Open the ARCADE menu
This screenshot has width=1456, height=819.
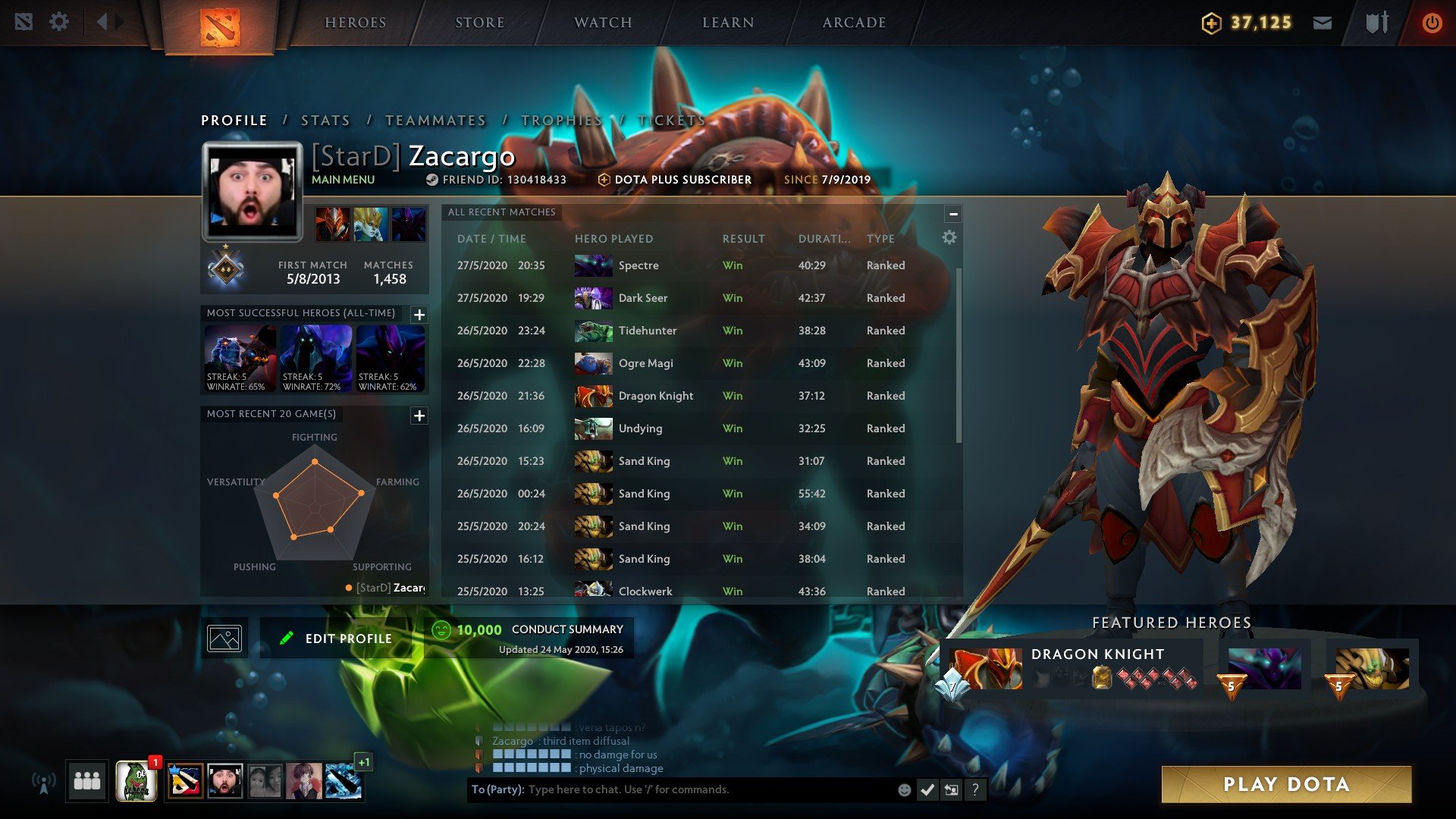(854, 23)
